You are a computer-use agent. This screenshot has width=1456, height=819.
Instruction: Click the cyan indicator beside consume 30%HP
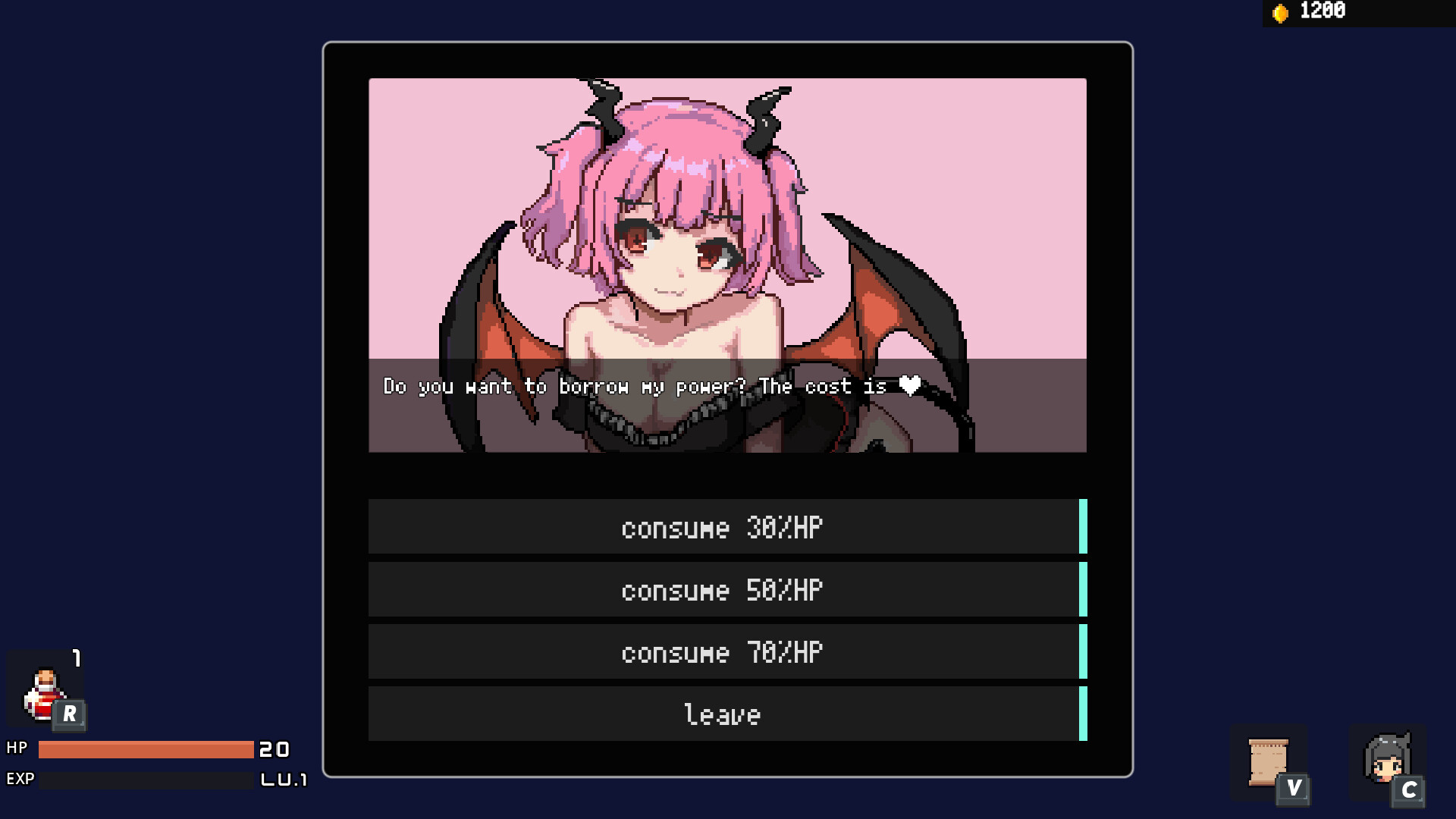coord(1083,528)
